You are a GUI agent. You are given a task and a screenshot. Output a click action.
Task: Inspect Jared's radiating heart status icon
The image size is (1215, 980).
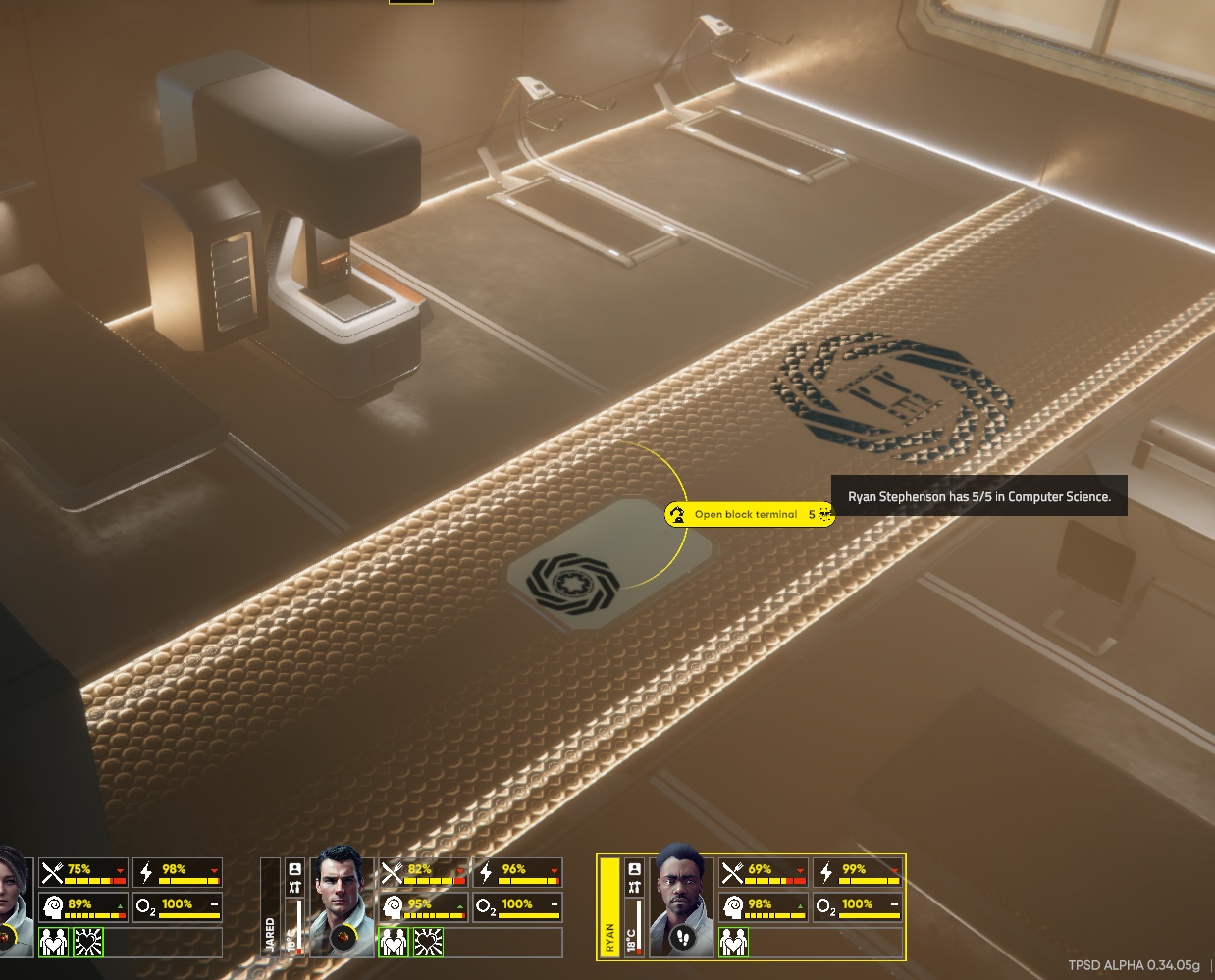(x=429, y=943)
